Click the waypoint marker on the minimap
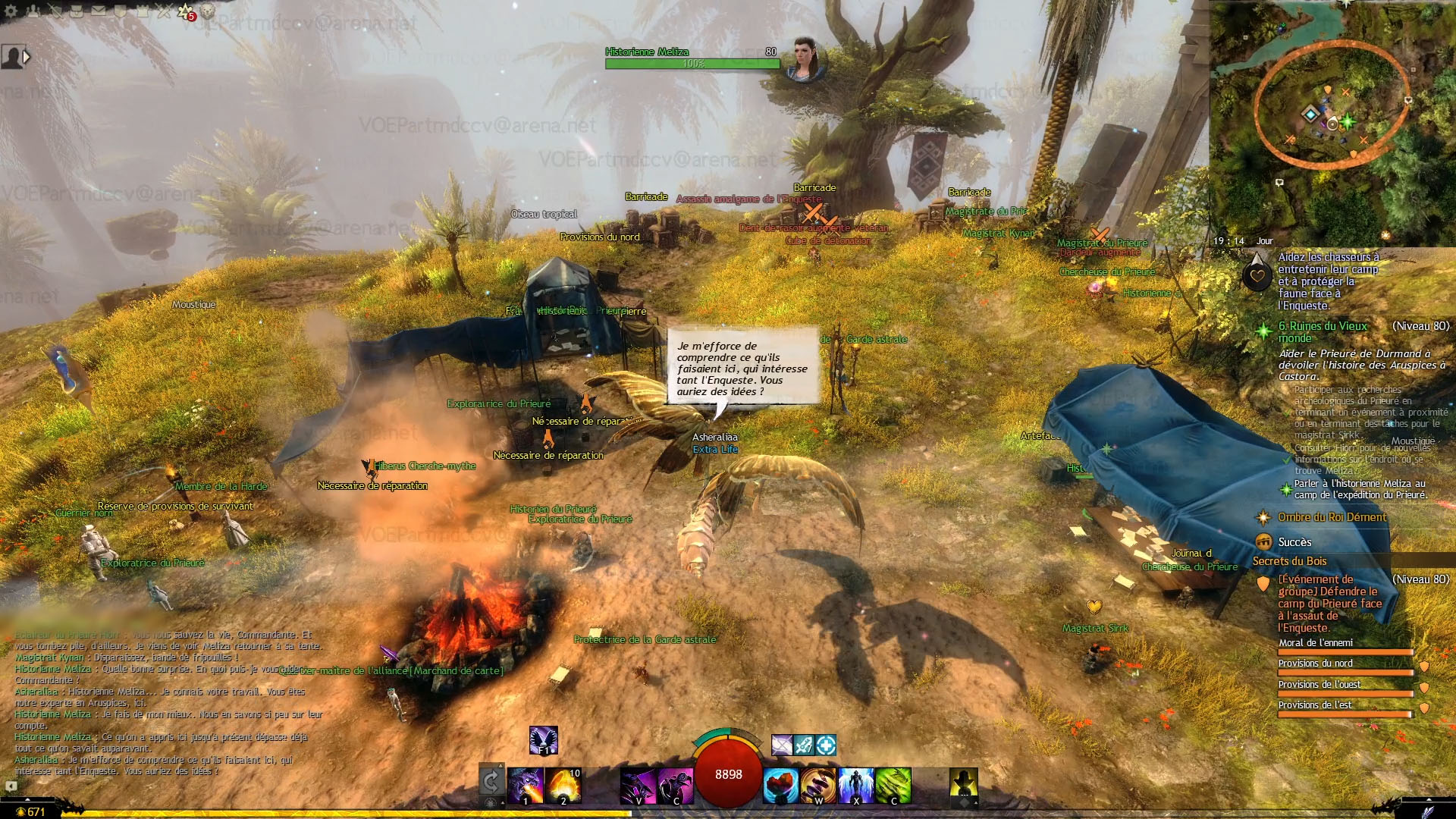The image size is (1456, 819). pyautogui.click(x=1310, y=115)
